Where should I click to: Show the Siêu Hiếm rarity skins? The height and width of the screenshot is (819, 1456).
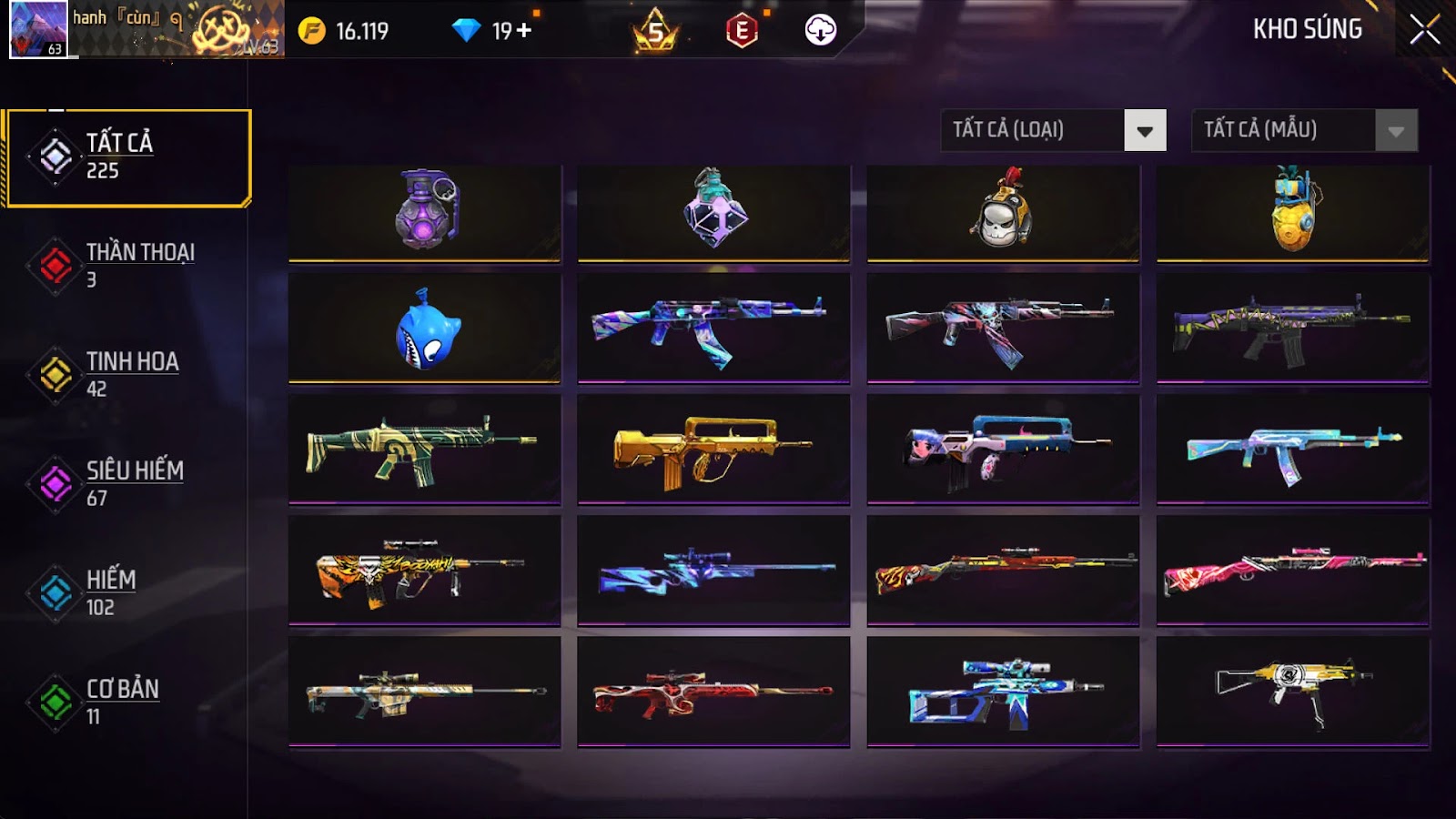pyautogui.click(x=127, y=483)
